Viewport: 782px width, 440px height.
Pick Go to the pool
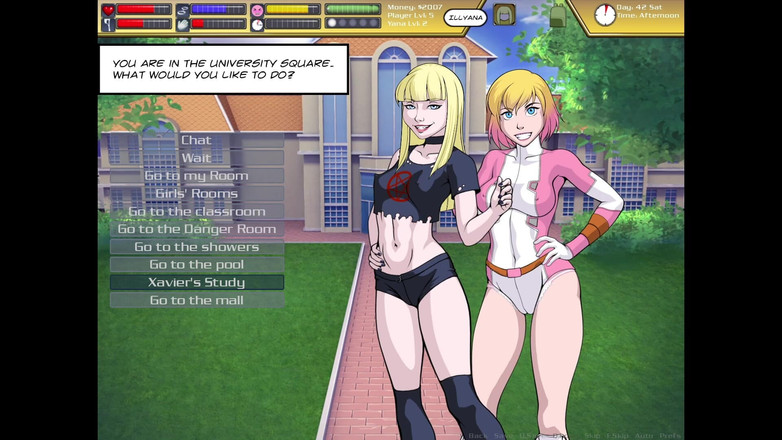click(x=196, y=265)
